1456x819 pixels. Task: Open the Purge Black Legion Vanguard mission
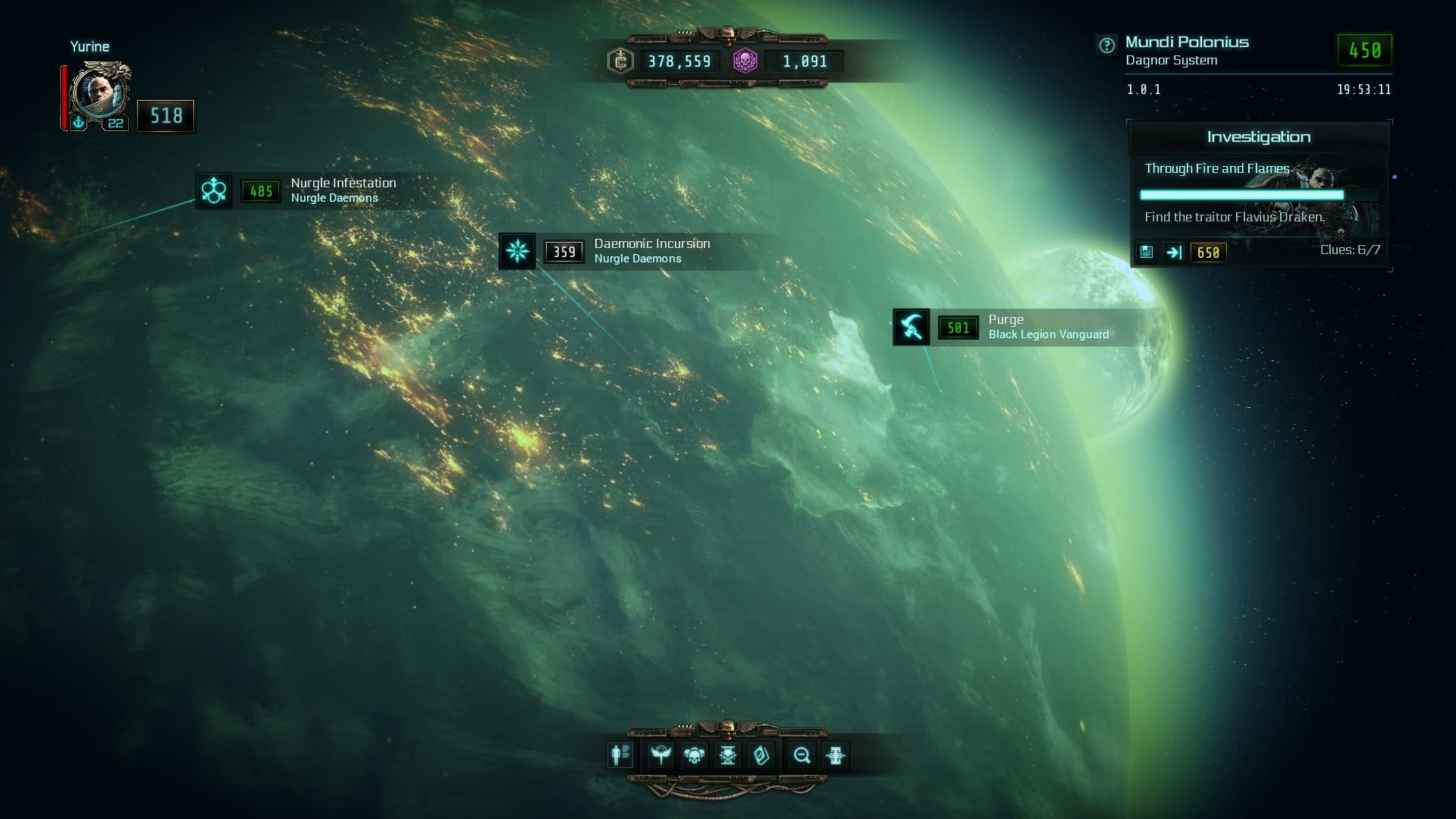pos(911,327)
